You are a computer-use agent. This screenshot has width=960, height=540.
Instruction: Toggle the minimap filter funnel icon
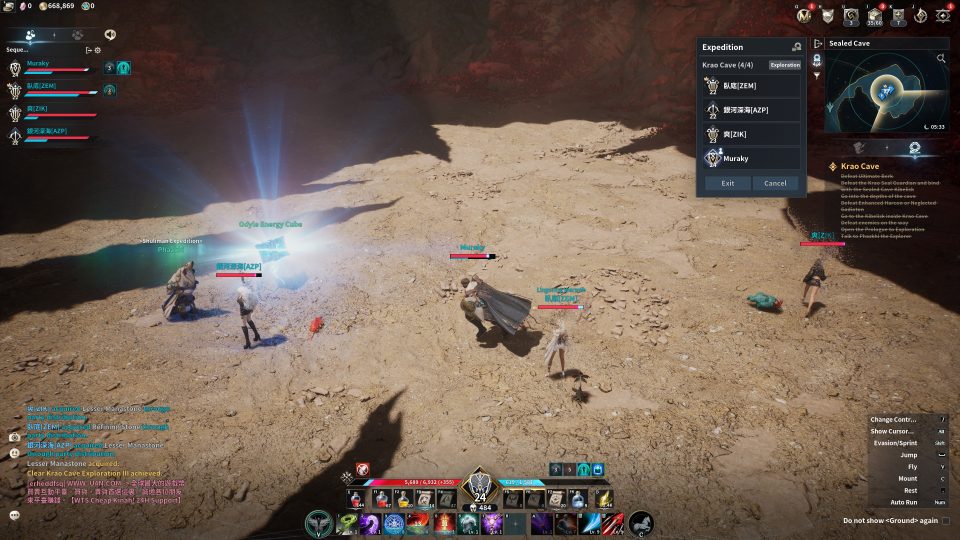tap(817, 75)
